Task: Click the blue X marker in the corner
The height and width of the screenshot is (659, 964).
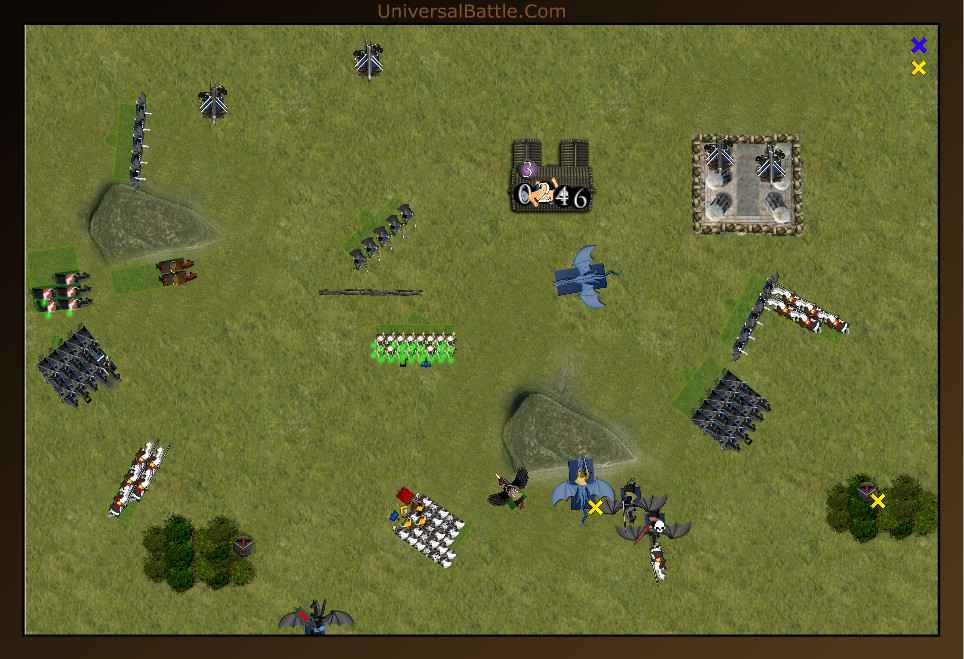Action: [x=919, y=45]
